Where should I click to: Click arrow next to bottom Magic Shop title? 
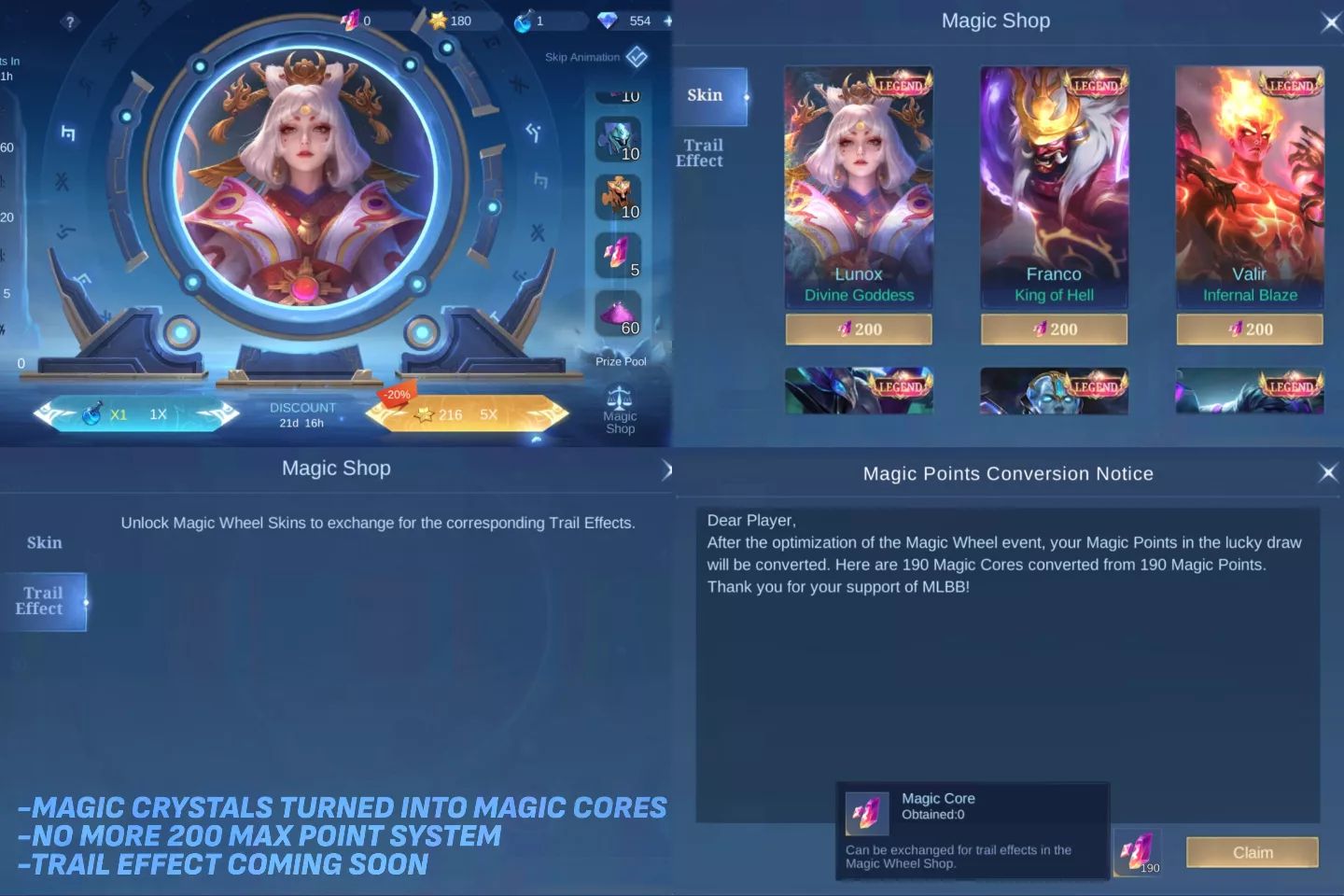pos(668,470)
